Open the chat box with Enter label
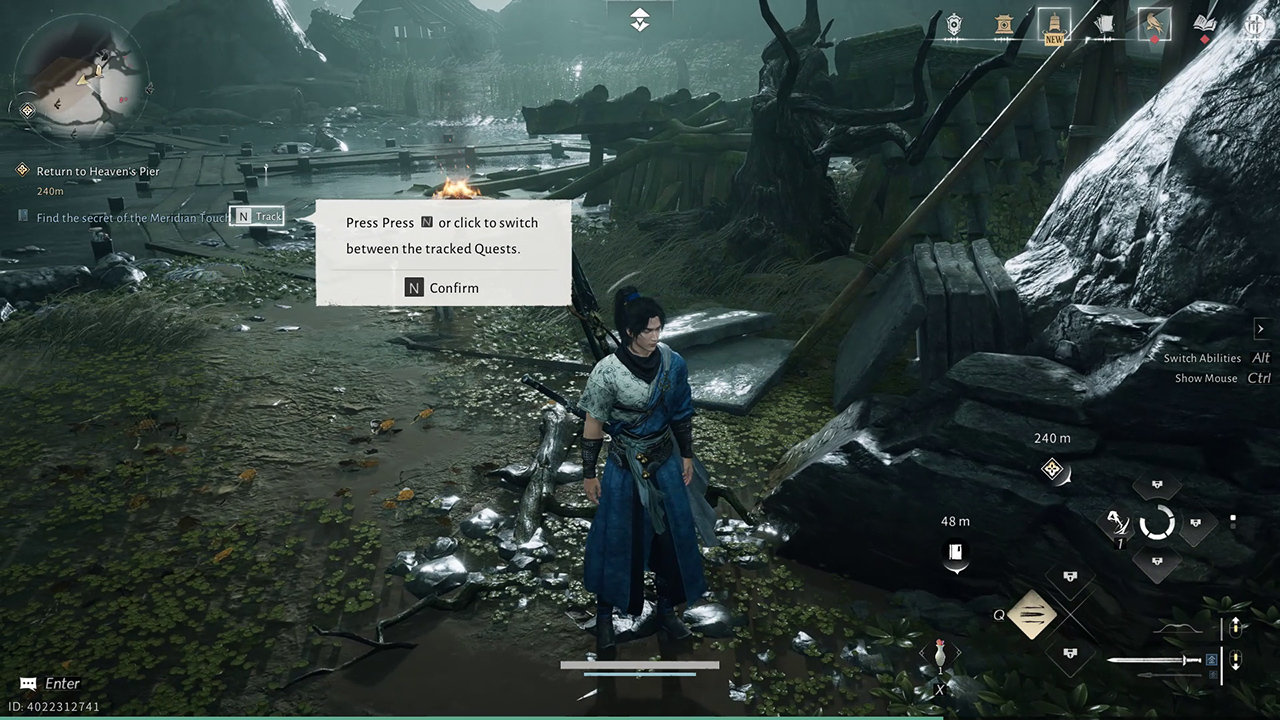Screen dimensions: 1280x720 (x=50, y=684)
